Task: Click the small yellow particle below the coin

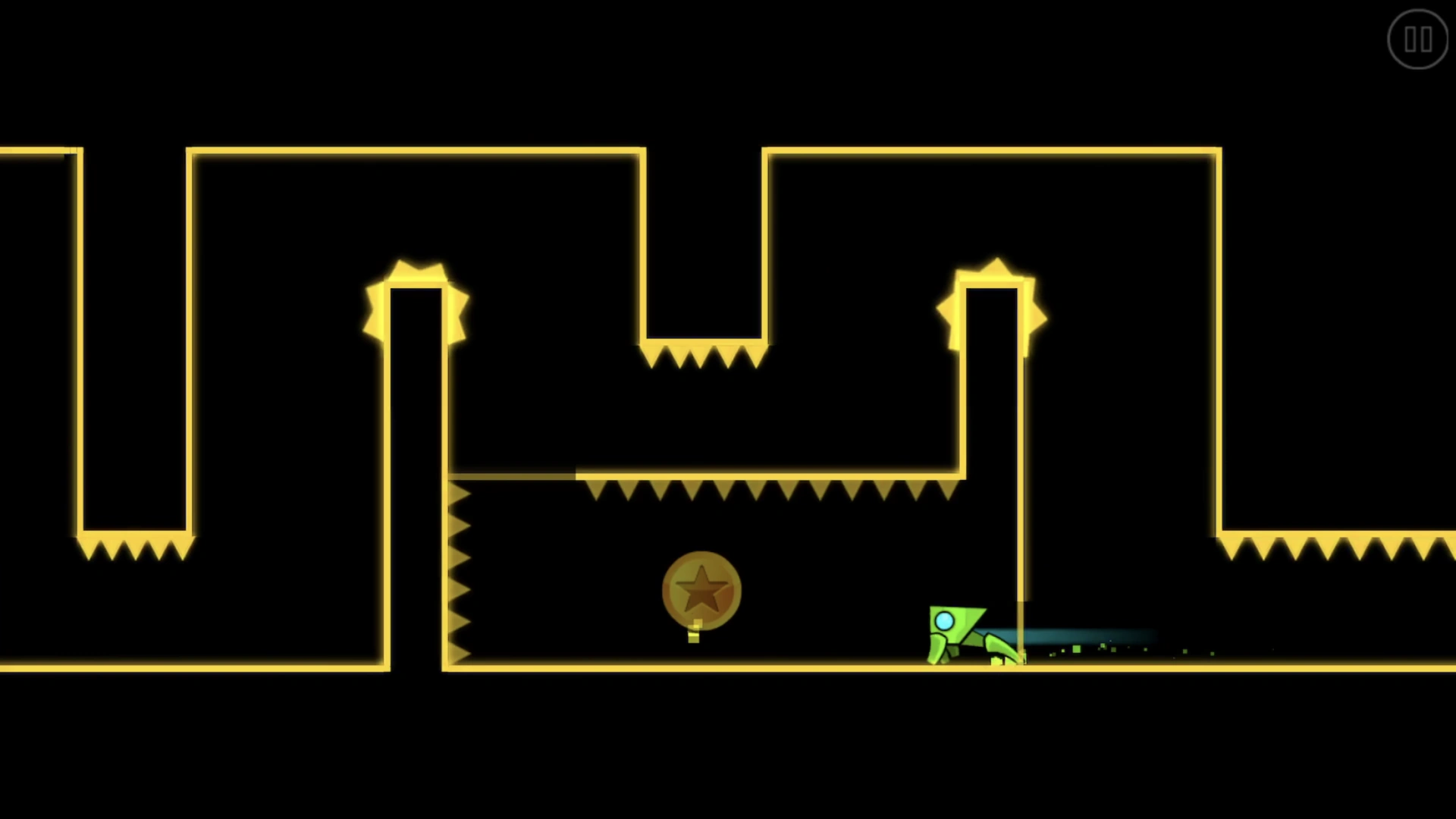Action: 694,637
